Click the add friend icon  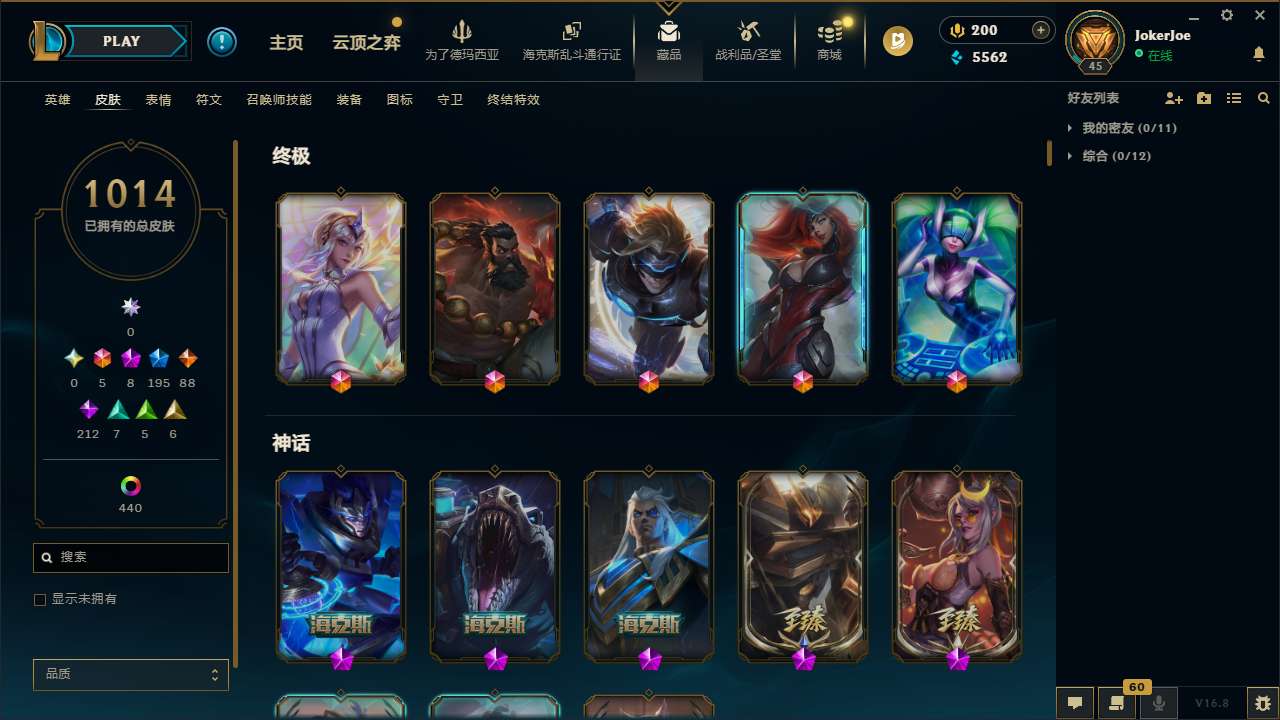tap(1172, 98)
